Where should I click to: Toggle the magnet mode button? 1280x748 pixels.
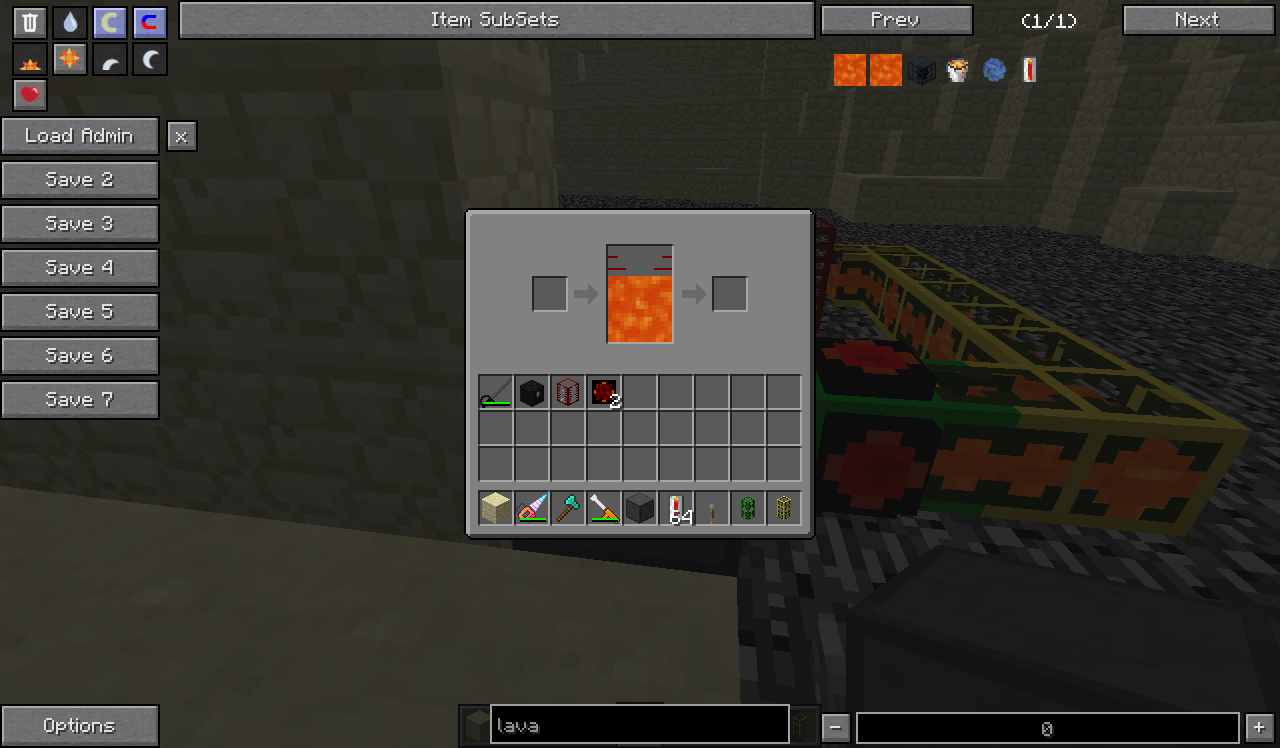[x=150, y=23]
